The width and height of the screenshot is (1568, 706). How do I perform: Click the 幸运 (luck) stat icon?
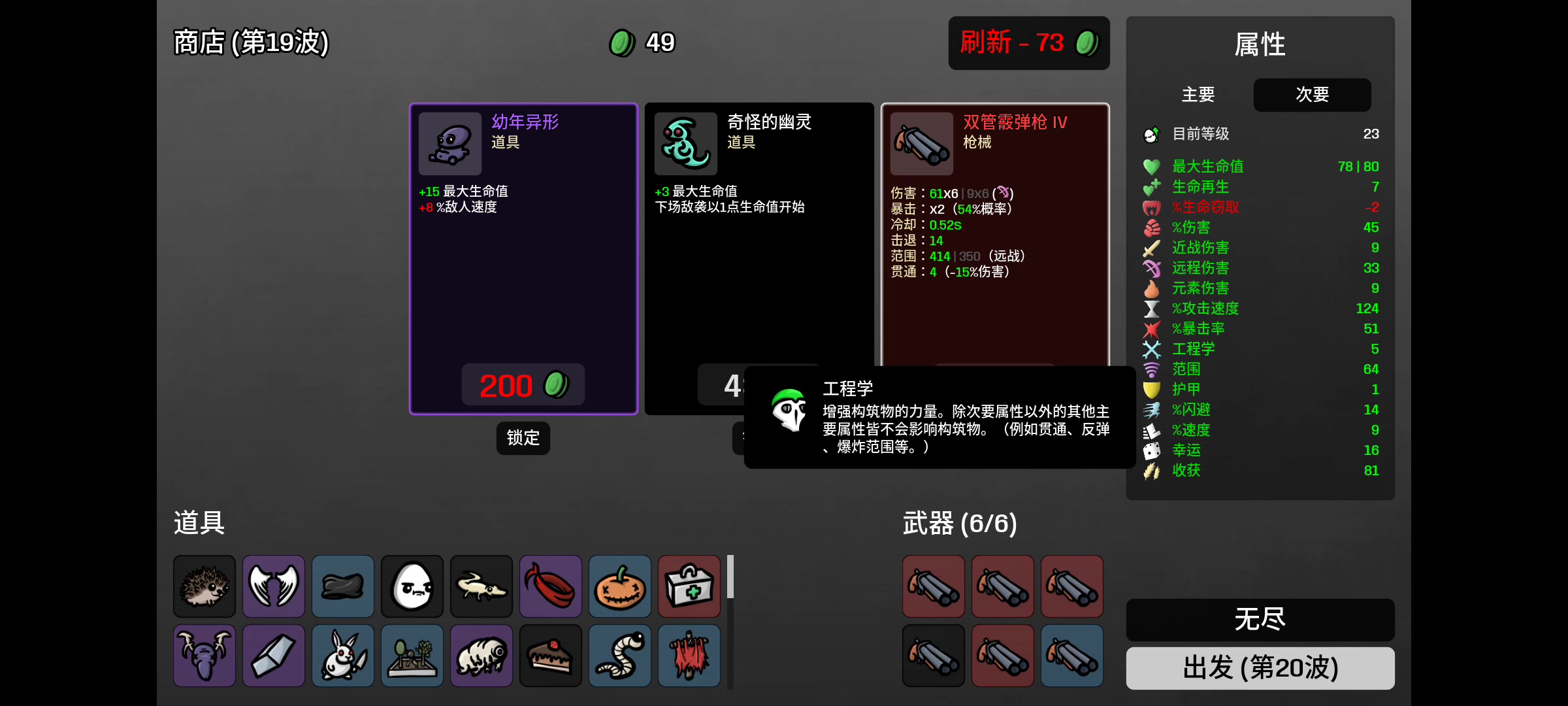coord(1151,450)
